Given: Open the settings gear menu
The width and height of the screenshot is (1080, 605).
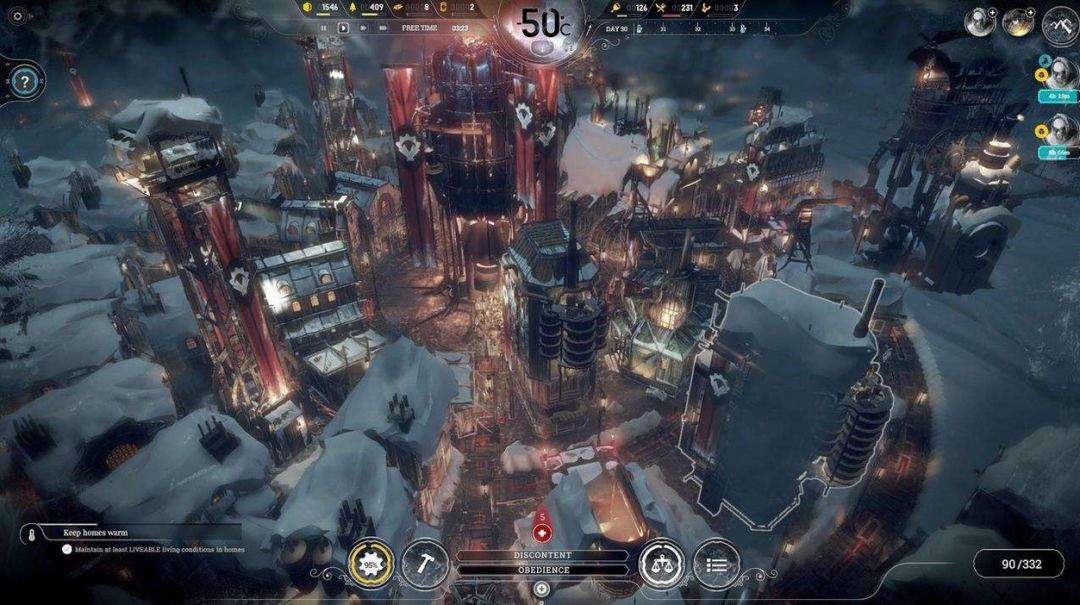Looking at the screenshot, I should (17, 16).
